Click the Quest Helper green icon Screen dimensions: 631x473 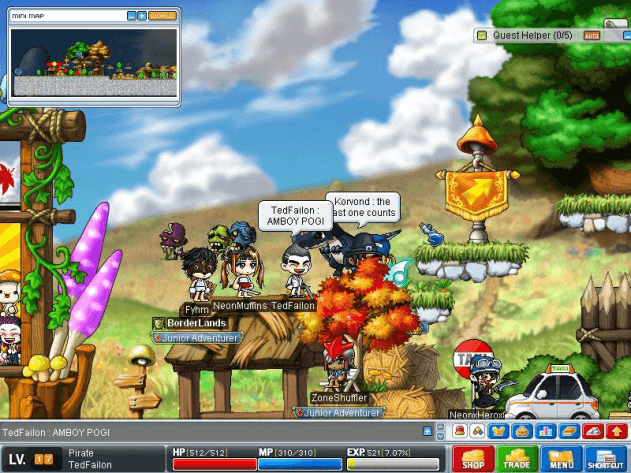(481, 35)
